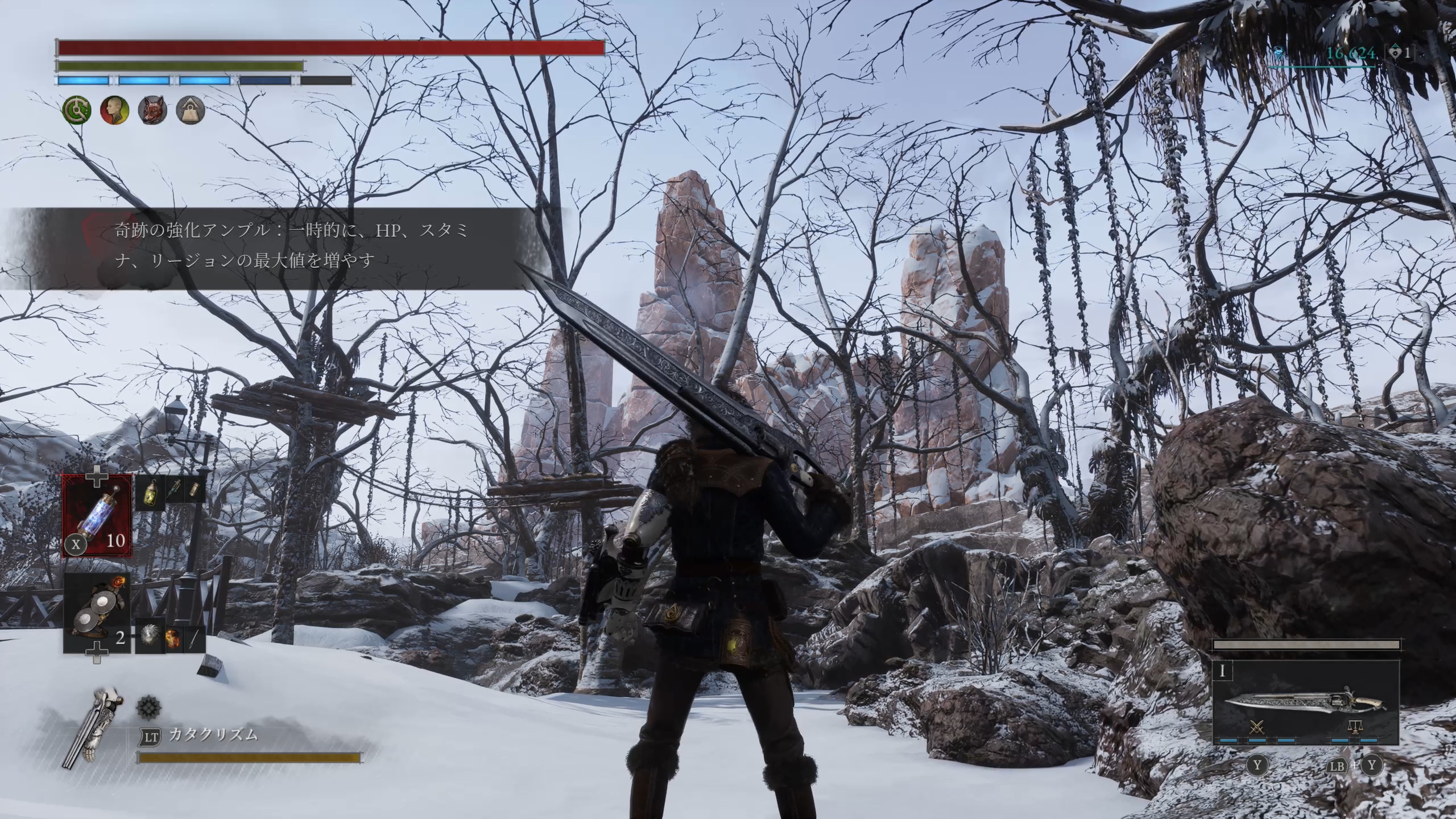1456x819 pixels.
Task: Click the weapon slot I number badge
Action: [1222, 672]
